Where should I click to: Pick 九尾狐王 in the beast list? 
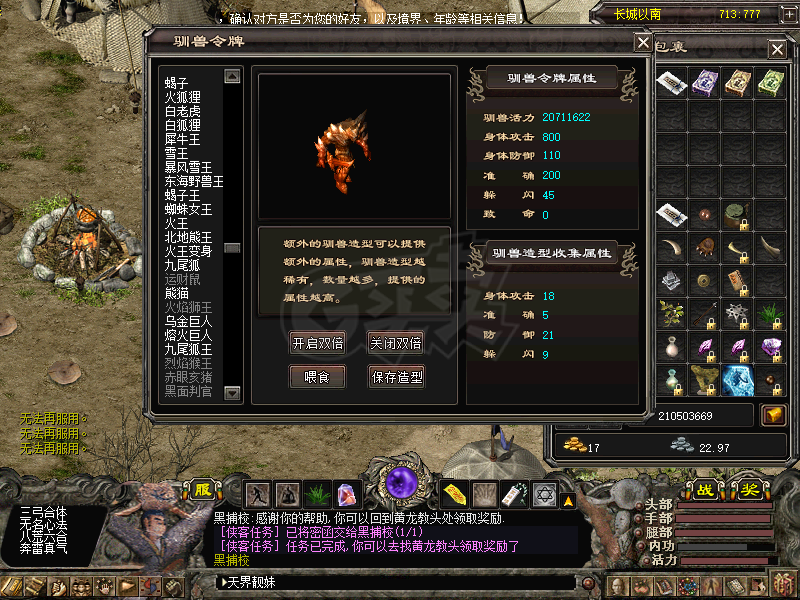[188, 349]
